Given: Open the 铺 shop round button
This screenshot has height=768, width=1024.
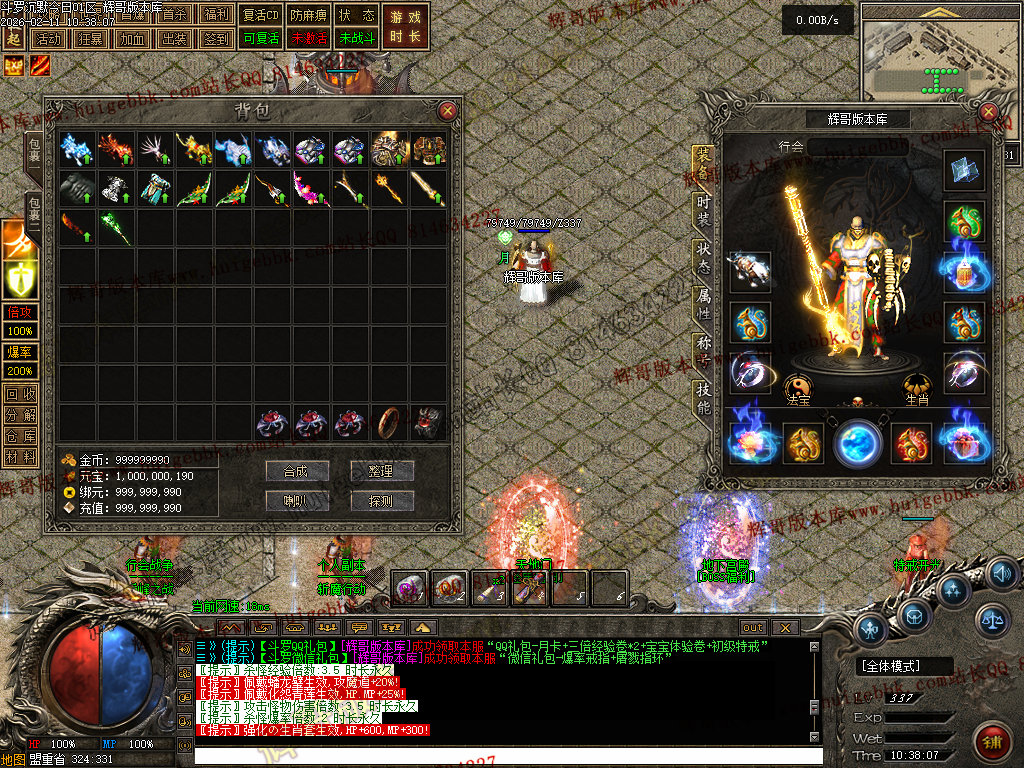Looking at the screenshot, I should (993, 743).
